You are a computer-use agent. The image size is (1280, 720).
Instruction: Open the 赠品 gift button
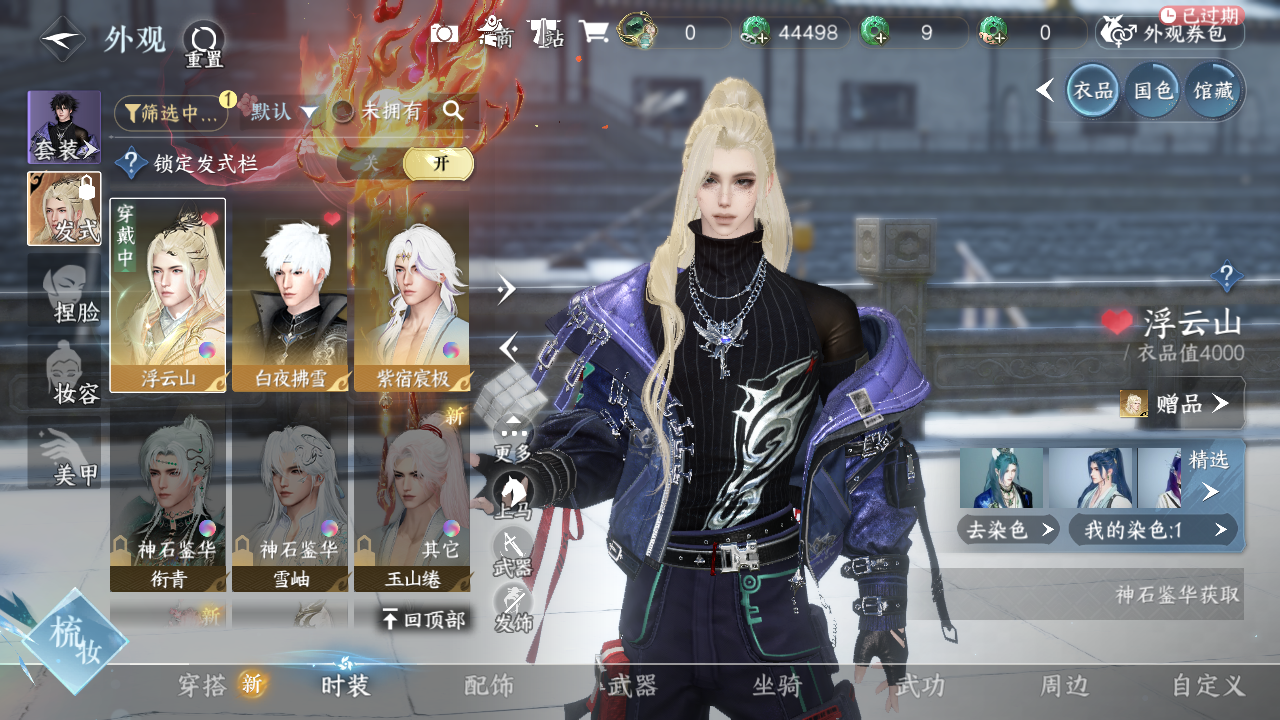[x=1182, y=403]
